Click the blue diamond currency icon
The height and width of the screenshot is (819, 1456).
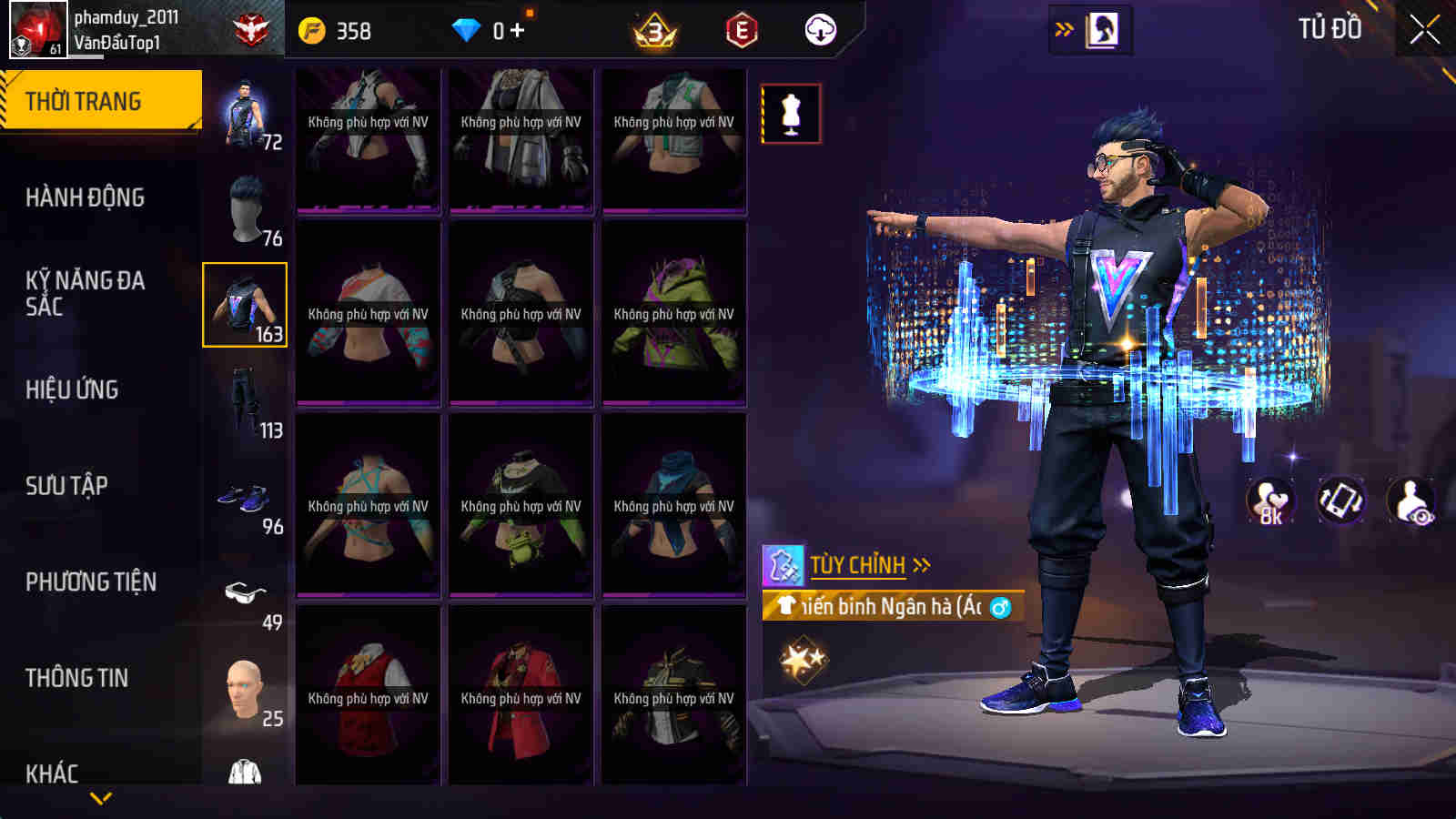(x=466, y=28)
